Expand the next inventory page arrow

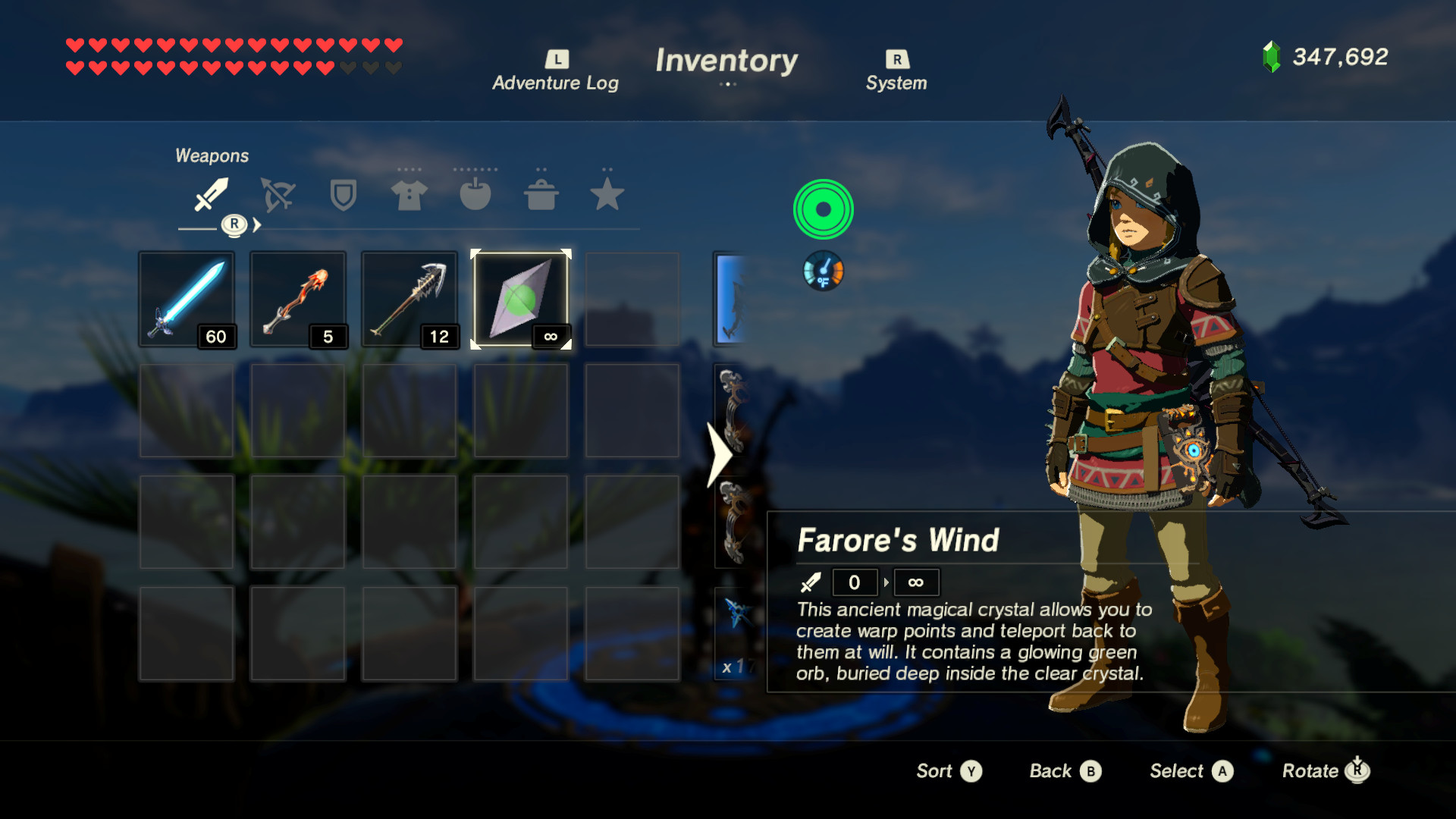tap(720, 456)
